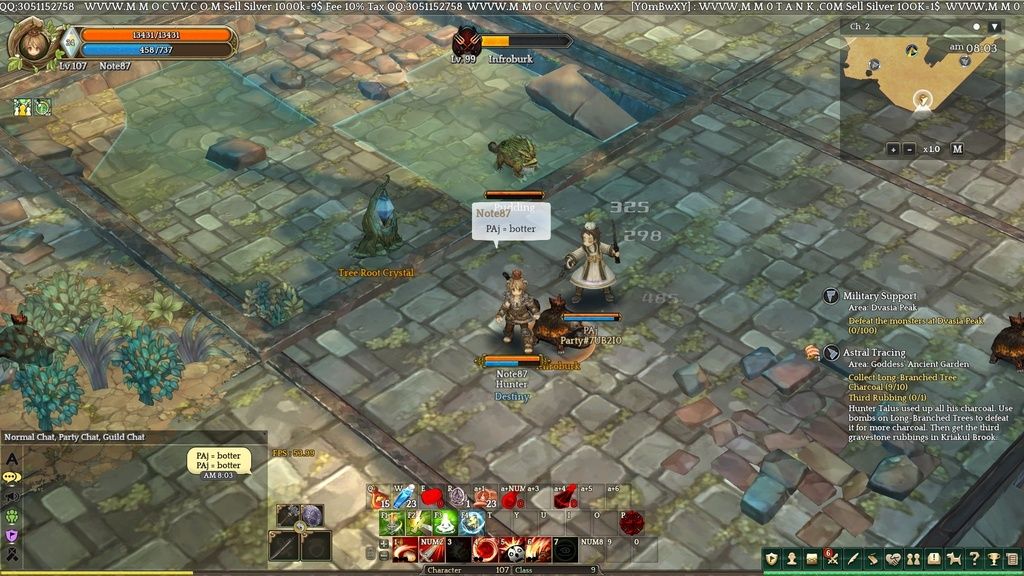
Task: Open the crossed swords menu with notification
Action: click(832, 558)
